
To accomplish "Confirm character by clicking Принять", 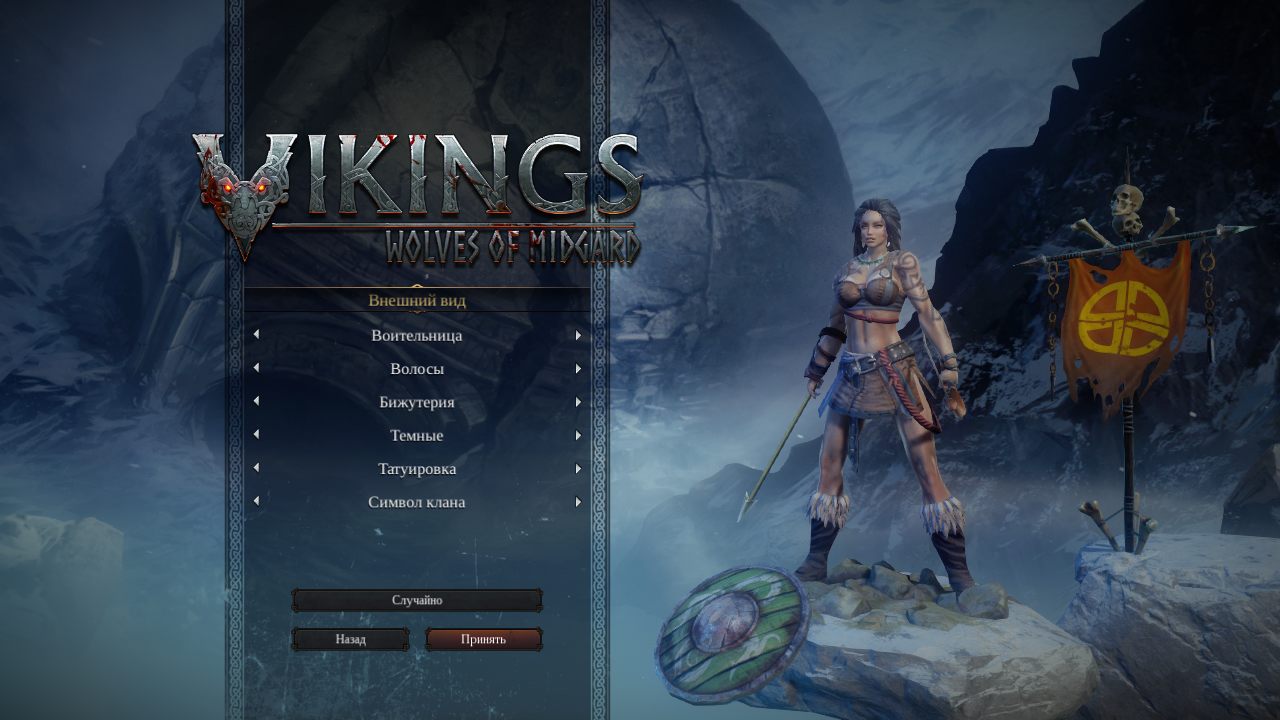I will (484, 638).
